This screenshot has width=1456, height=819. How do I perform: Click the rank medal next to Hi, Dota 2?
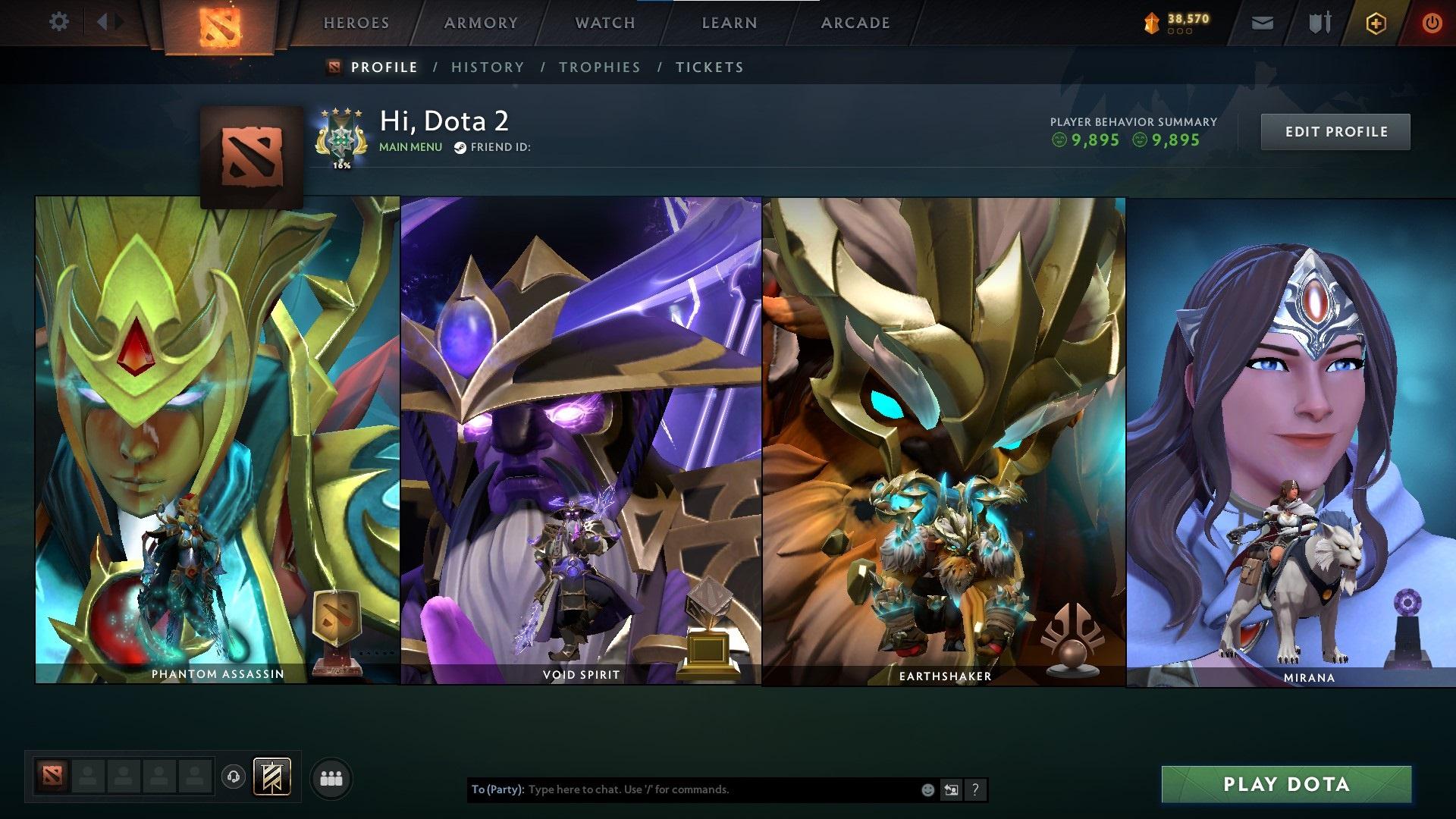coord(340,138)
